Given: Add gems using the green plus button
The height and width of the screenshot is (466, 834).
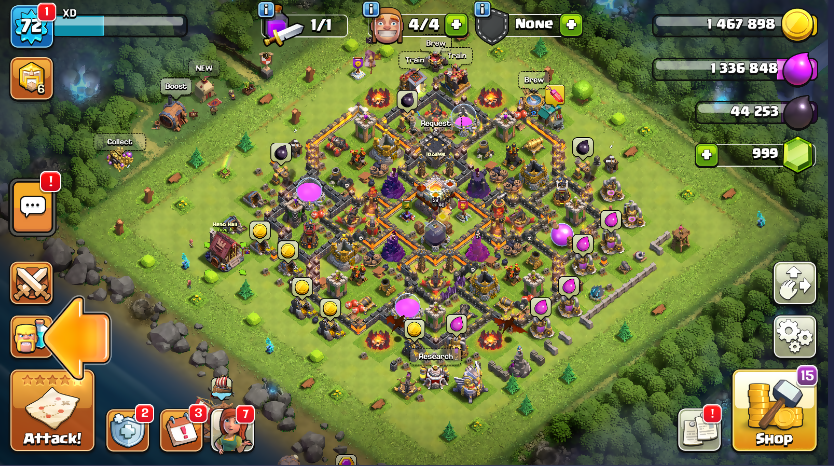Looking at the screenshot, I should coord(707,155).
